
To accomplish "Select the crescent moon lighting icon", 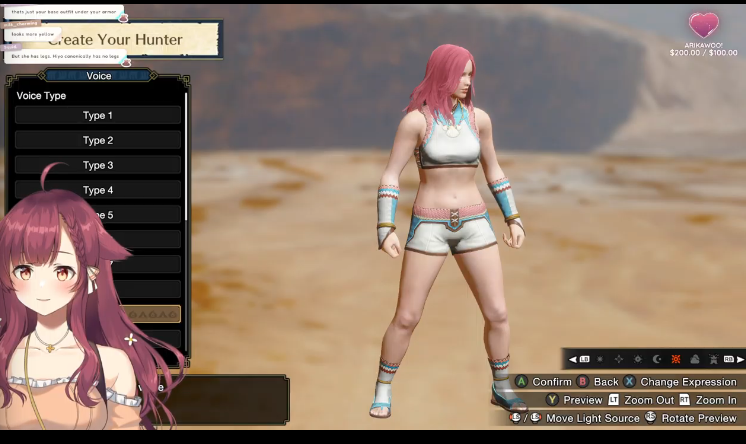I will (x=657, y=359).
